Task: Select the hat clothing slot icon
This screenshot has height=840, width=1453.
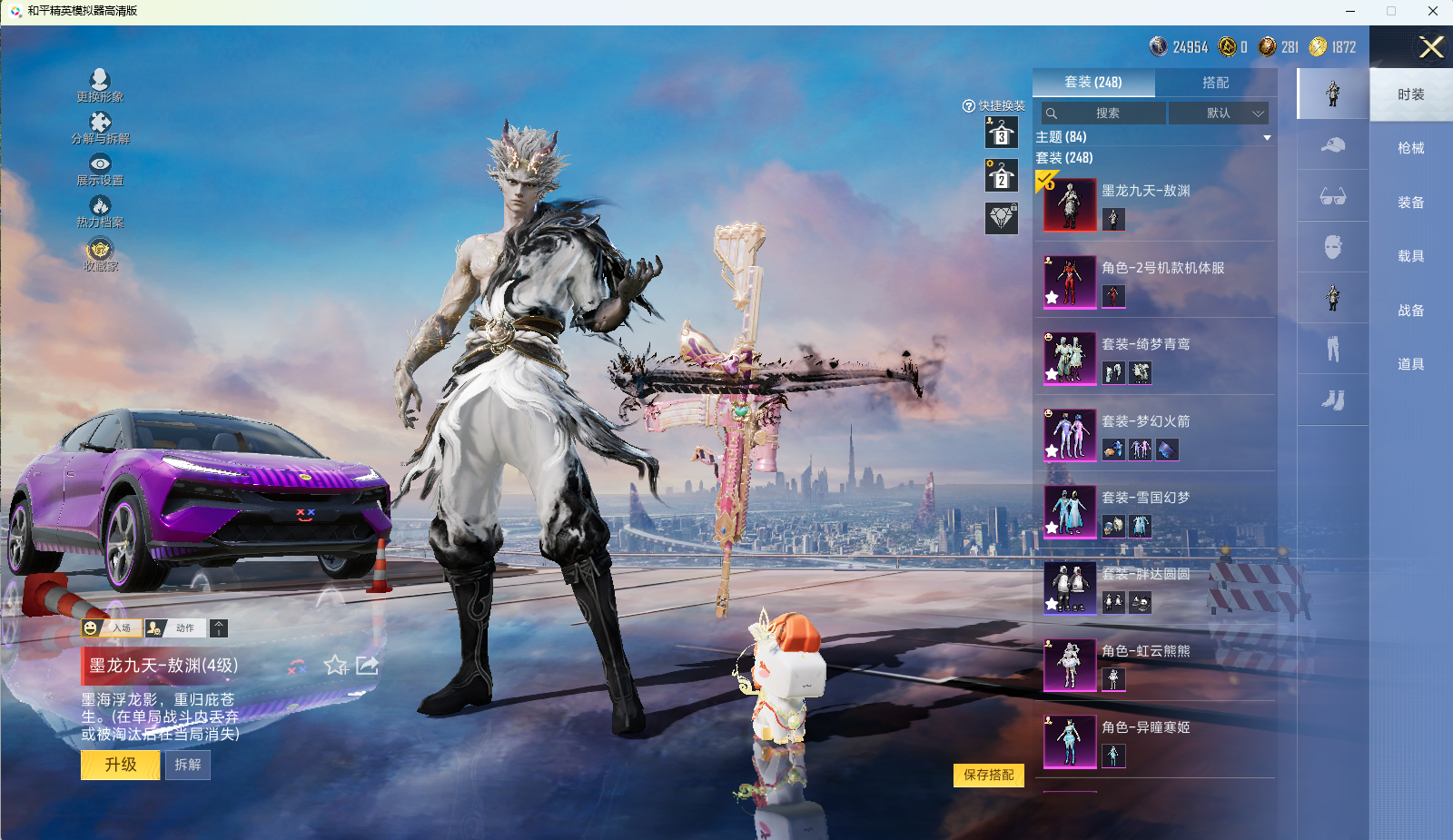Action: point(1332,145)
